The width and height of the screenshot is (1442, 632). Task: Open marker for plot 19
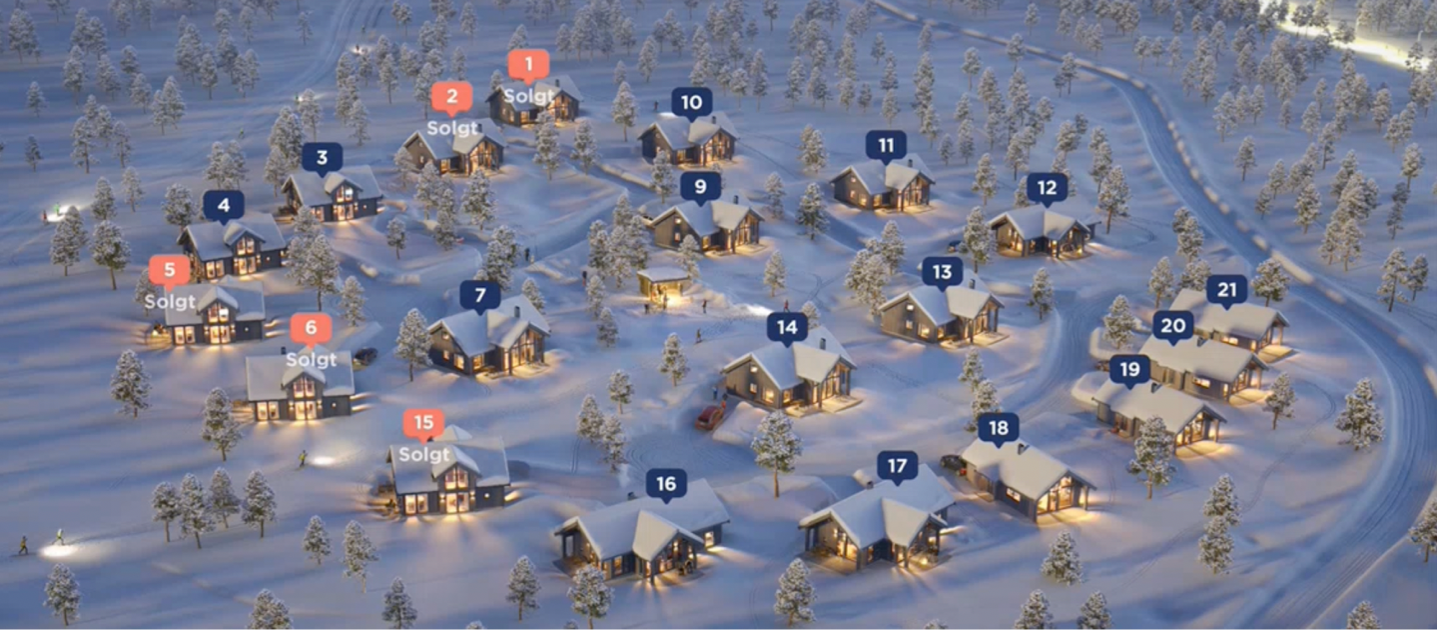[x=1129, y=370]
